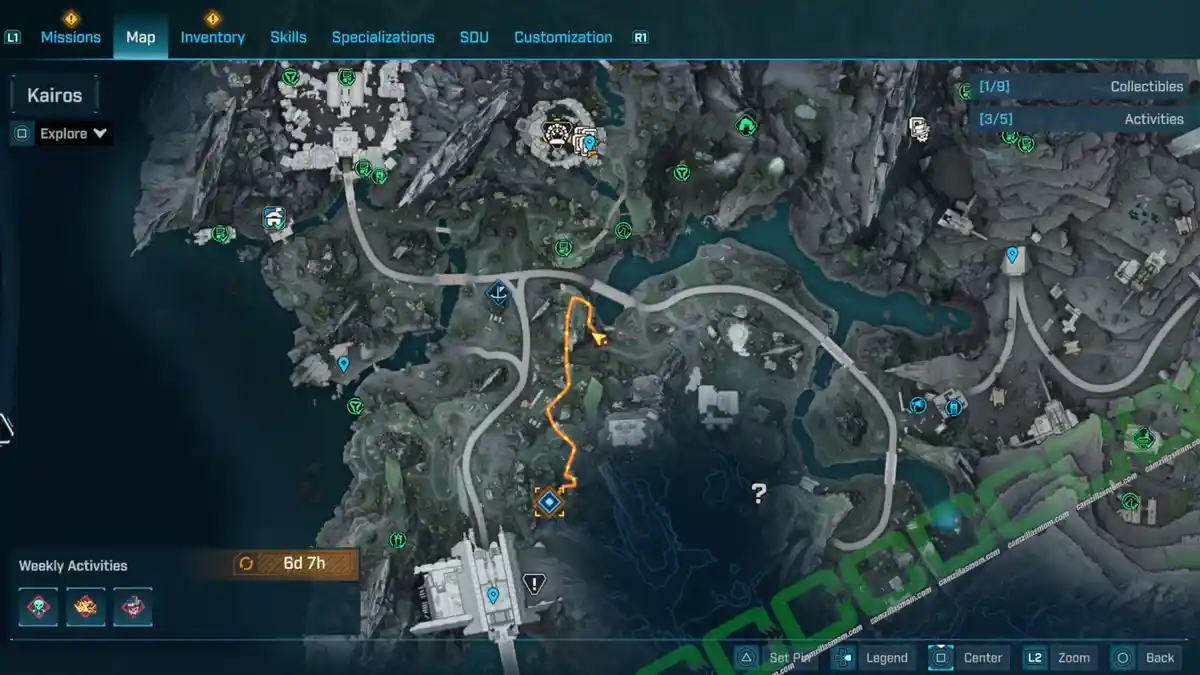Screen dimensions: 1200x675
Task: Center the map view
Action: click(x=969, y=657)
